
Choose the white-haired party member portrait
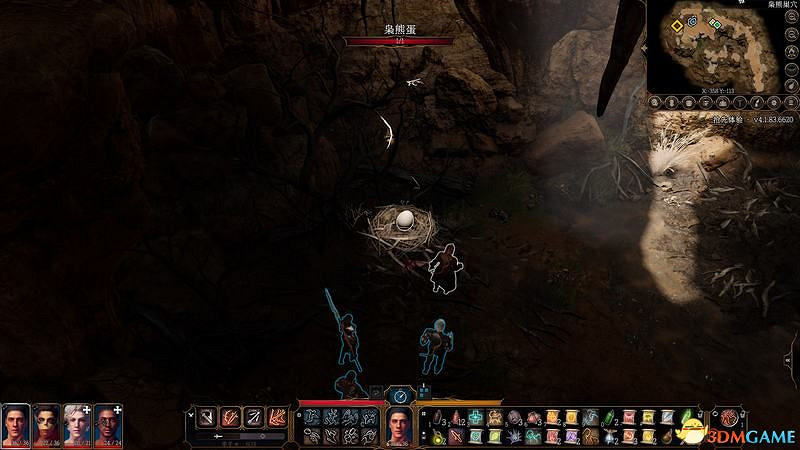click(x=77, y=424)
